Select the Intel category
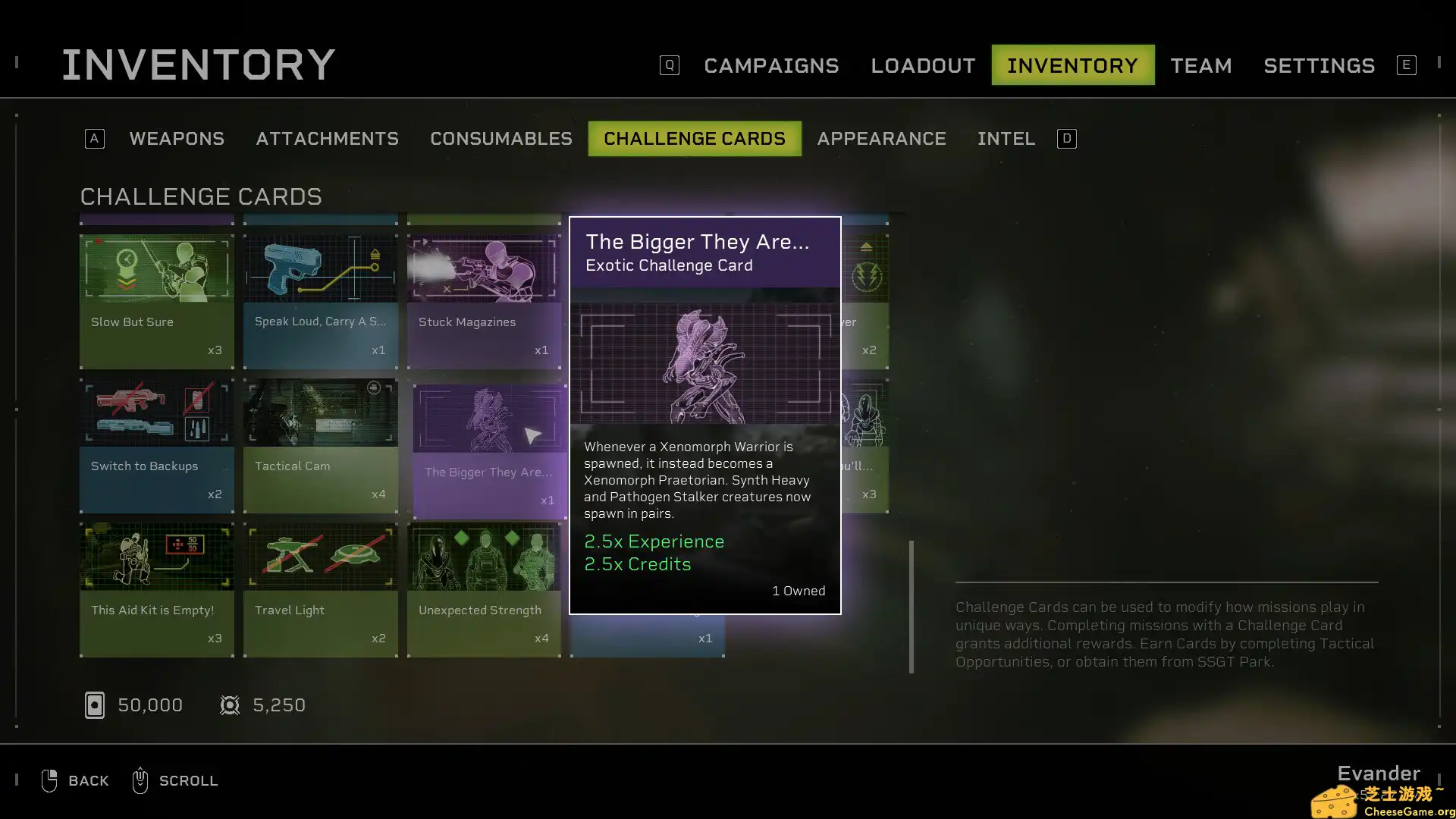Screen dimensions: 1456x819 1006,139
